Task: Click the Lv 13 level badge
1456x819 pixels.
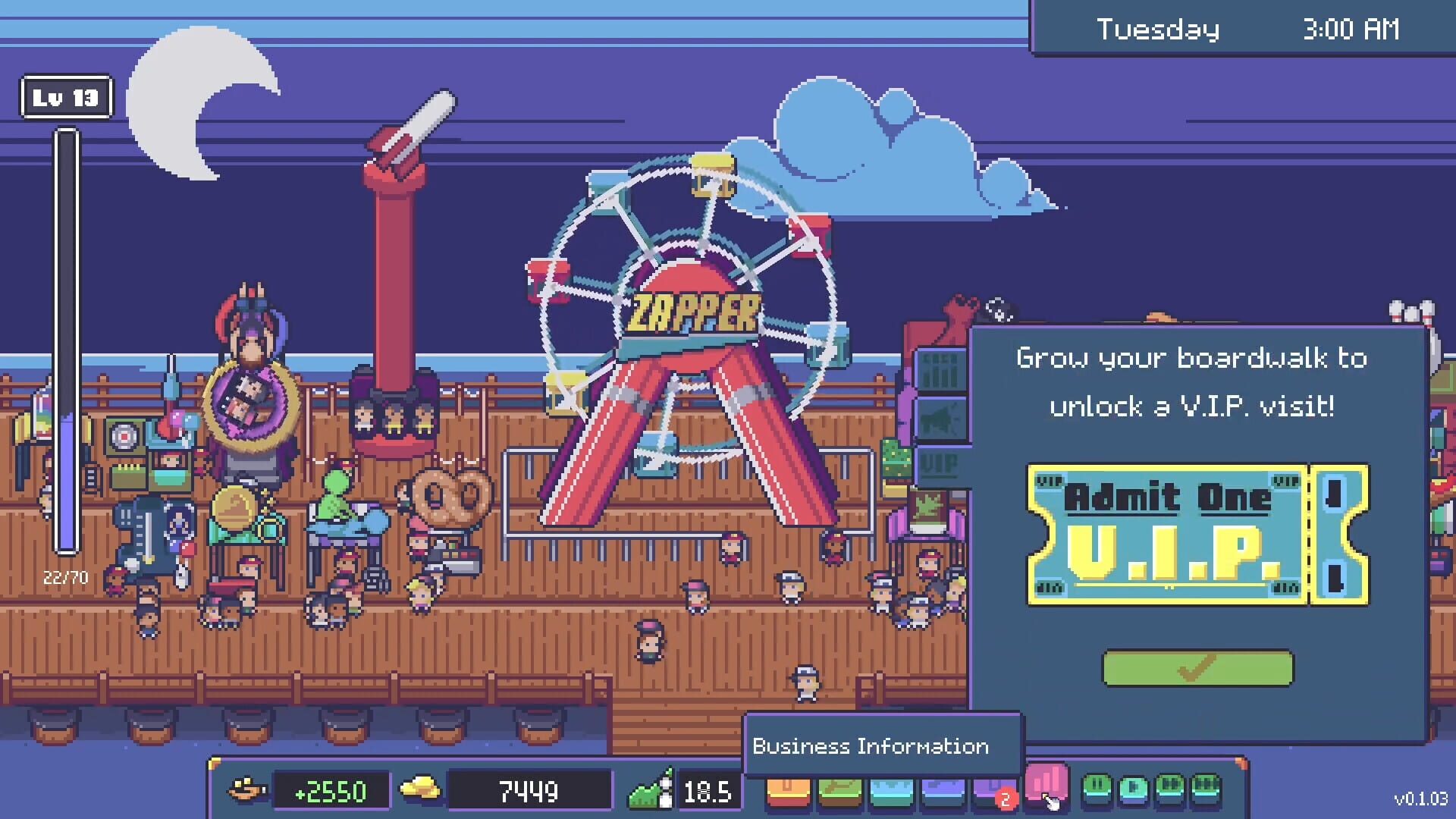Action: (65, 96)
